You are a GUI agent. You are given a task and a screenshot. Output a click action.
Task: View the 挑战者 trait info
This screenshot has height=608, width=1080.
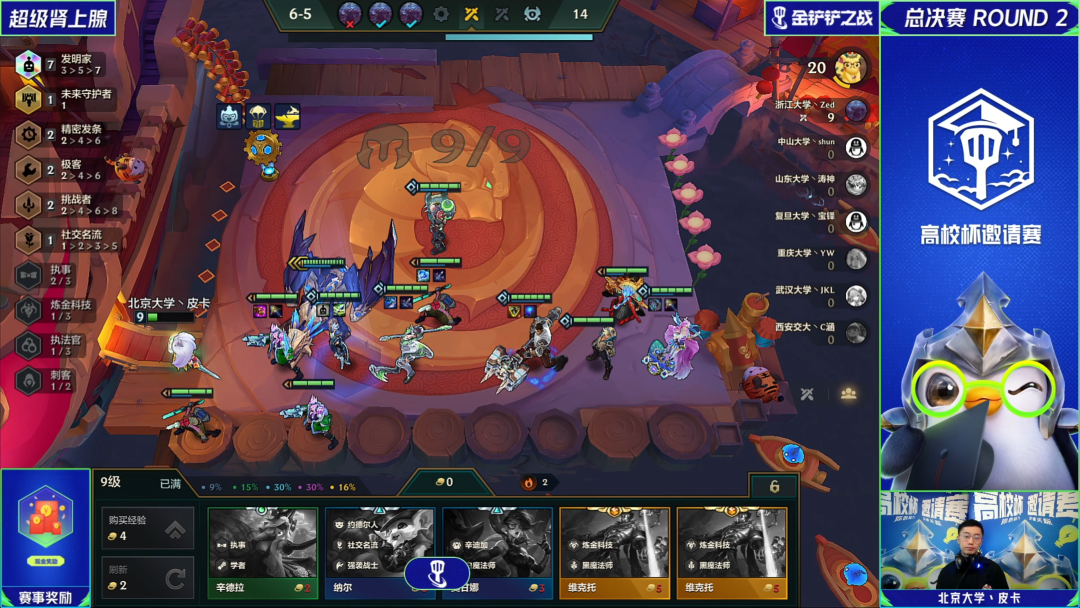(x=60, y=205)
